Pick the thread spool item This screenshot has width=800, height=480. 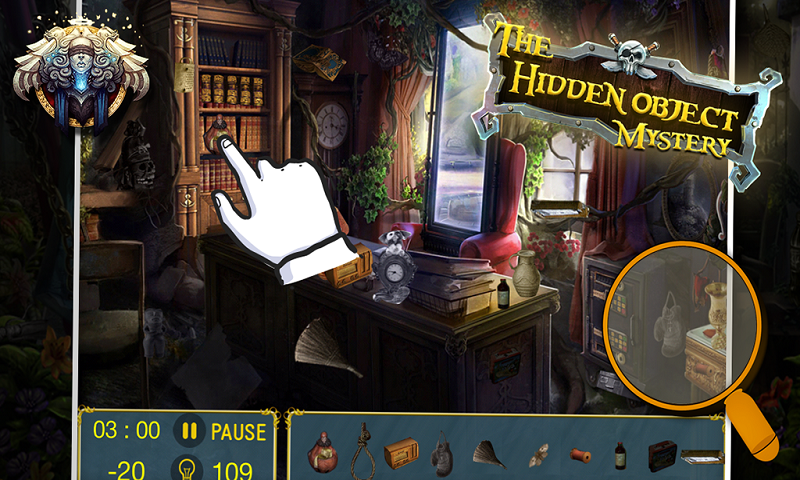pyautogui.click(x=581, y=455)
